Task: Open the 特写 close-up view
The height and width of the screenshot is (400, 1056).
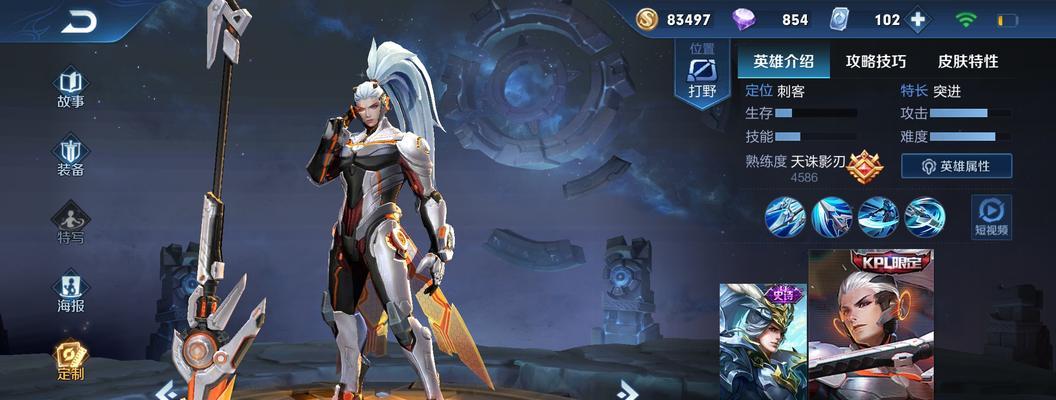Action: (70, 224)
